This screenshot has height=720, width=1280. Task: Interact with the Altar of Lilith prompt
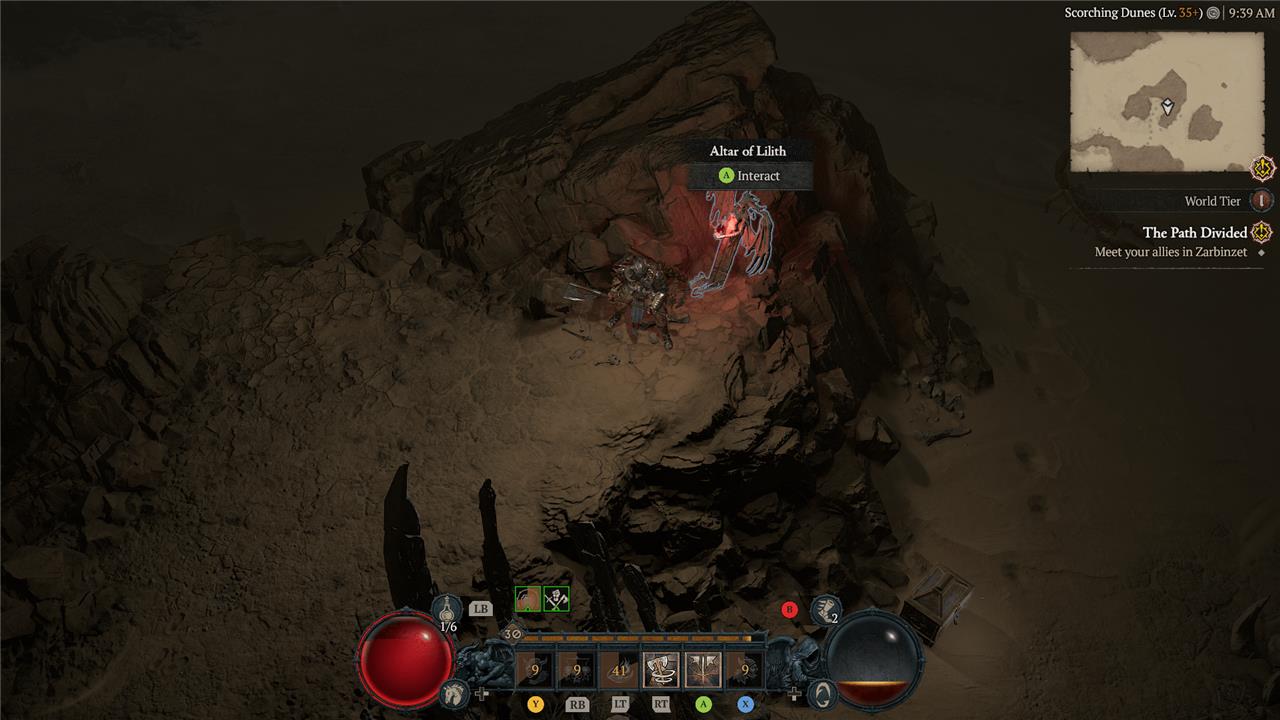750,176
